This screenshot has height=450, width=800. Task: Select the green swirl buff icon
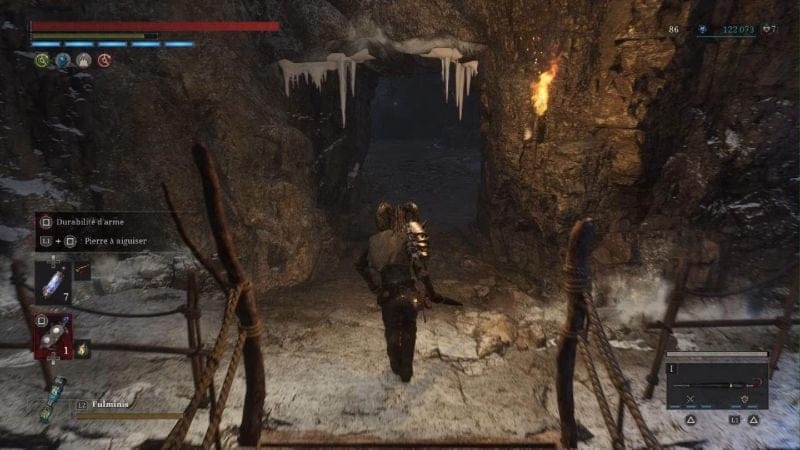pos(41,61)
